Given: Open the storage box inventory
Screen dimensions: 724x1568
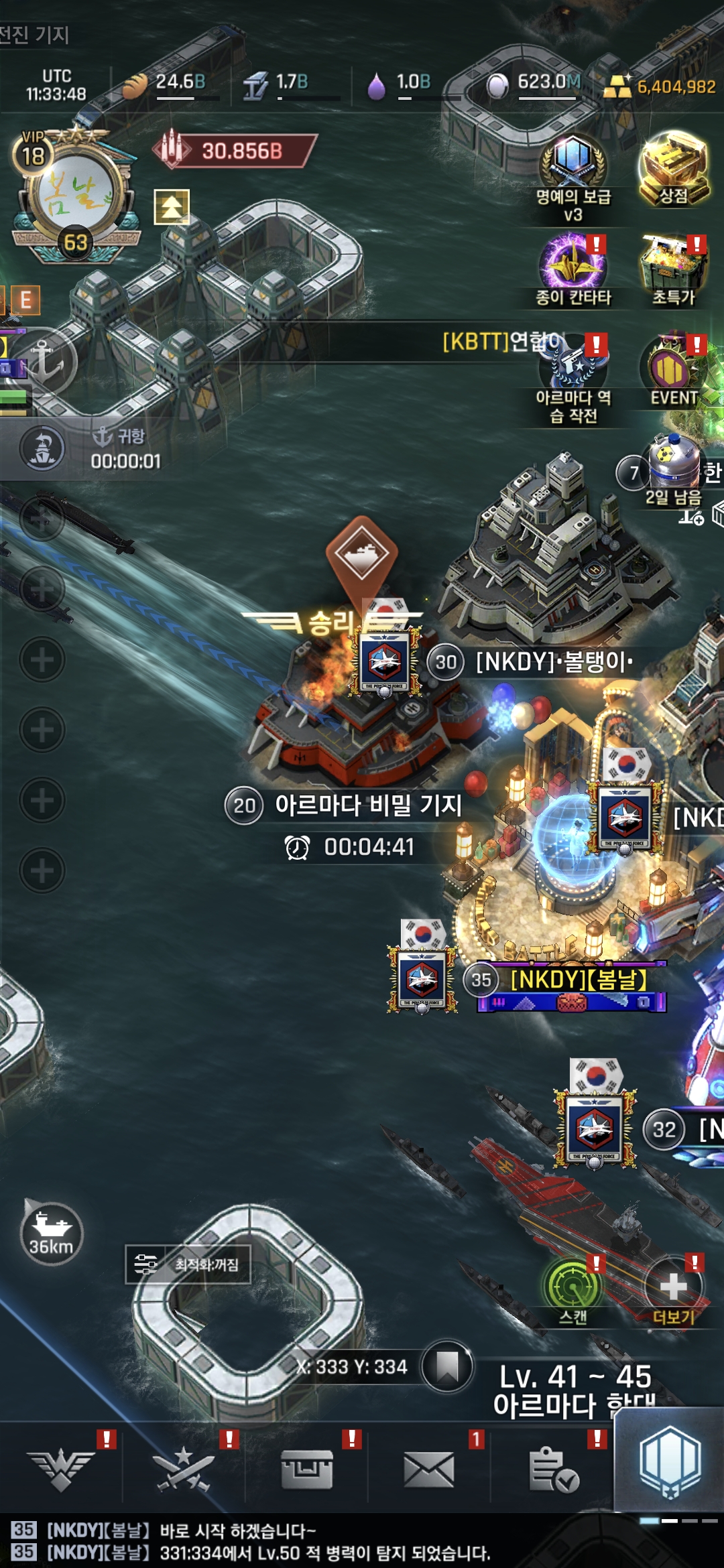Looking at the screenshot, I should pos(306,1470).
